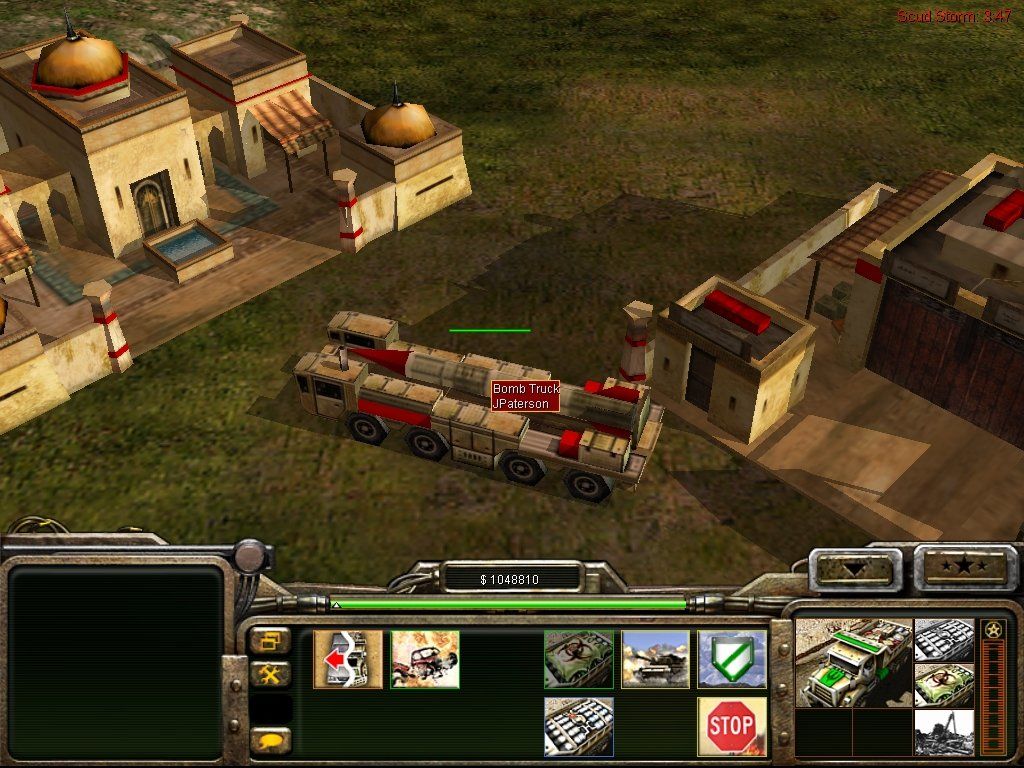Open the speech bubble communicator button
Screen dimensions: 1024x768
click(x=270, y=740)
